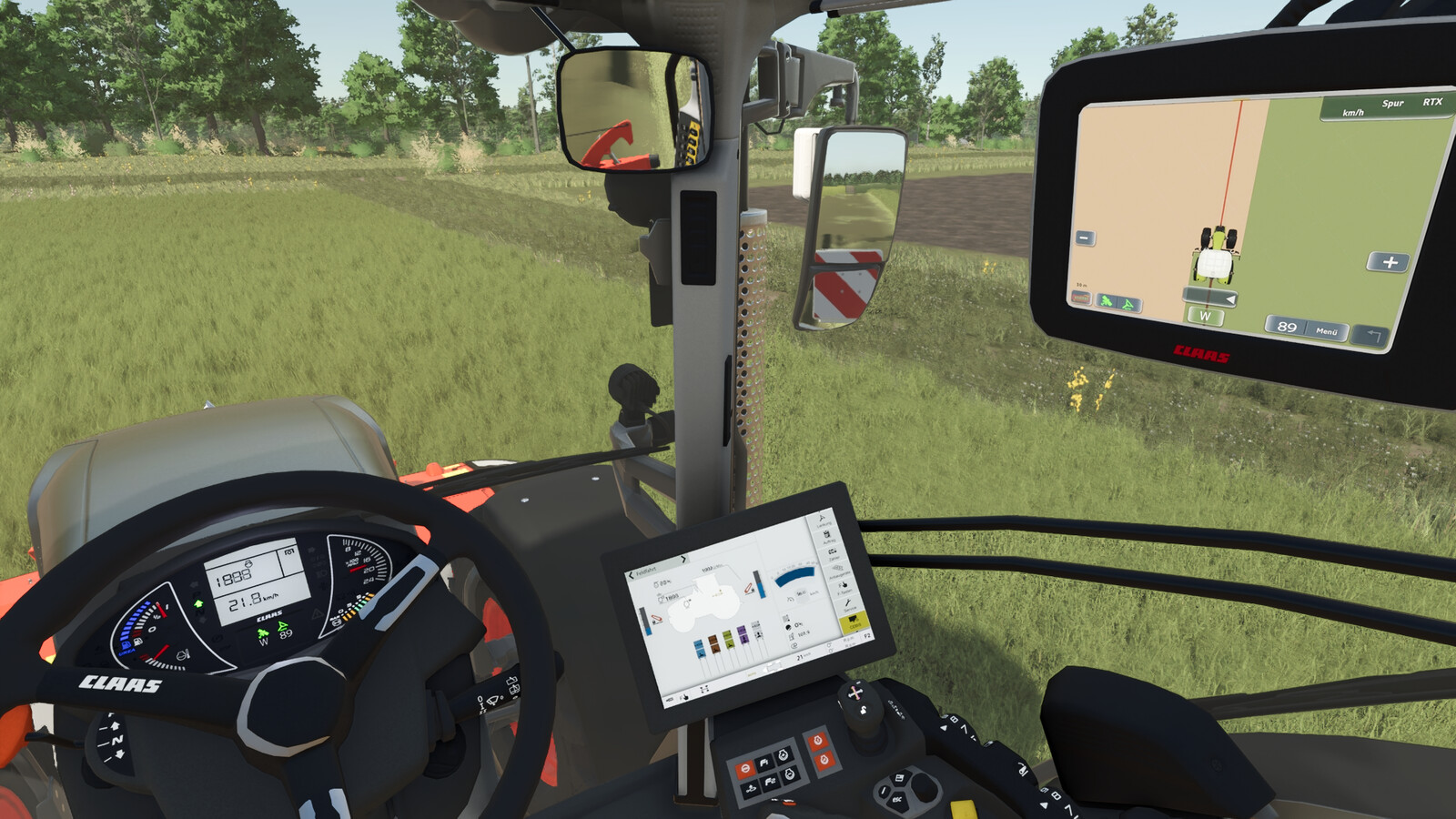Select the Zähler counters icon

pyautogui.click(x=833, y=551)
